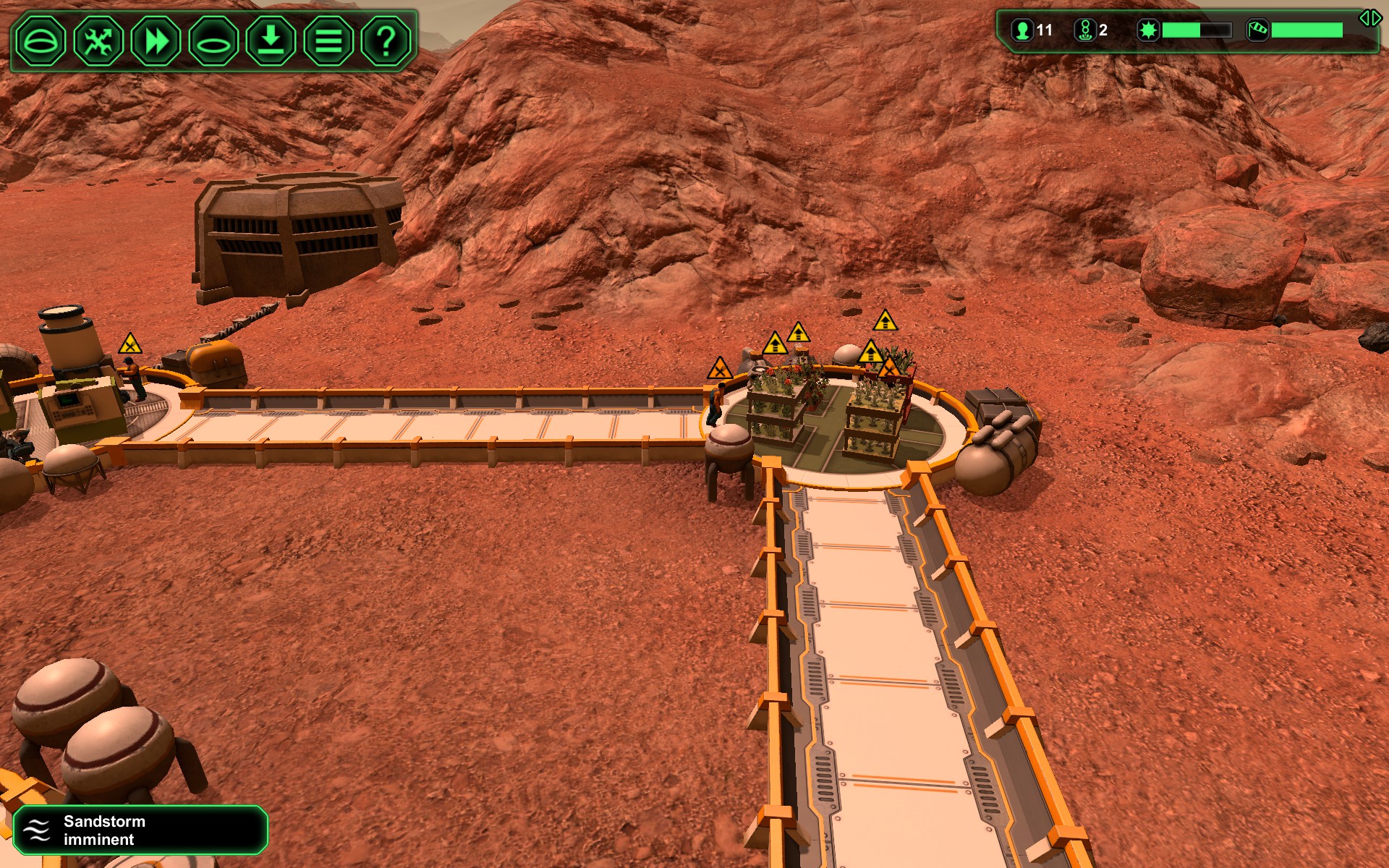Open the three-line game menu
Viewport: 1389px width, 868px height.
(328, 41)
